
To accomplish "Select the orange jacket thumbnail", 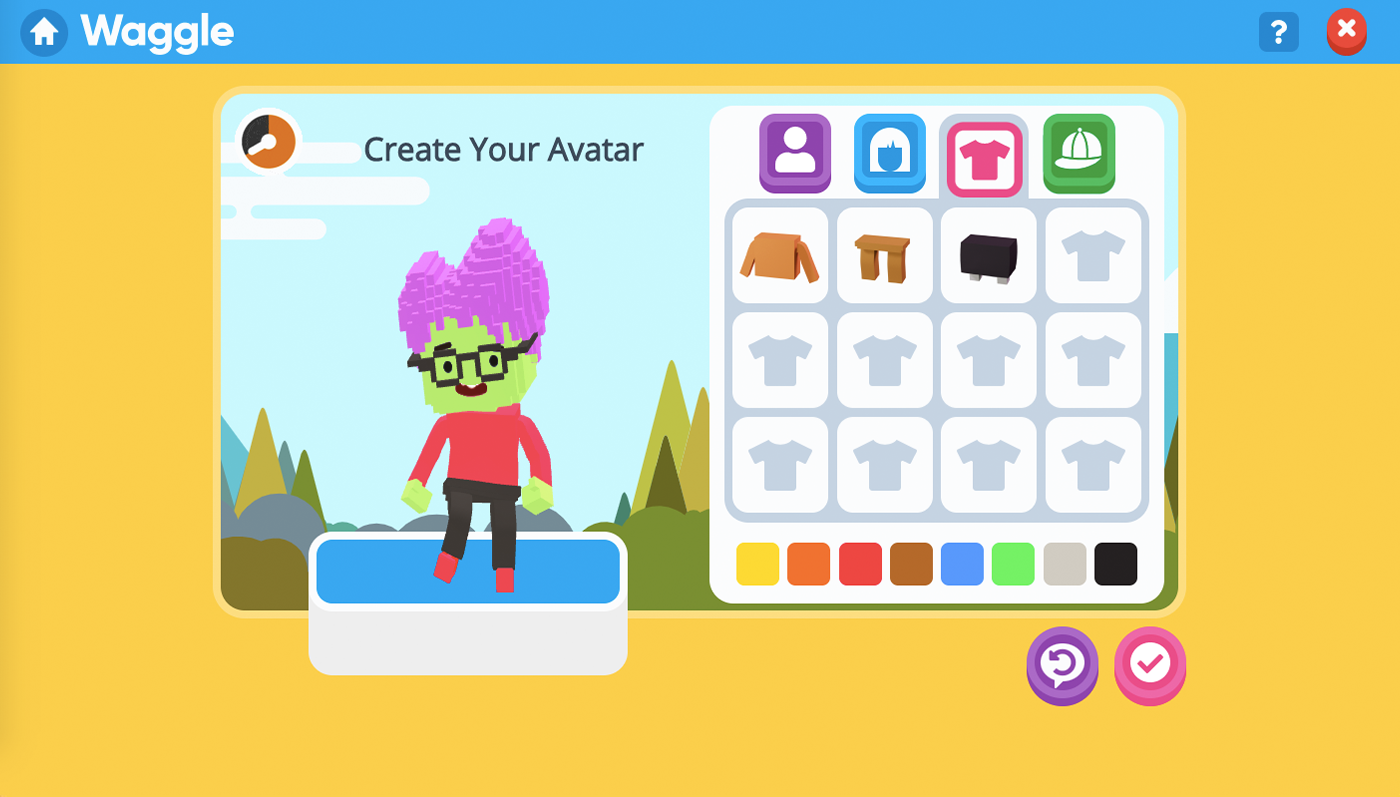I will (x=779, y=255).
